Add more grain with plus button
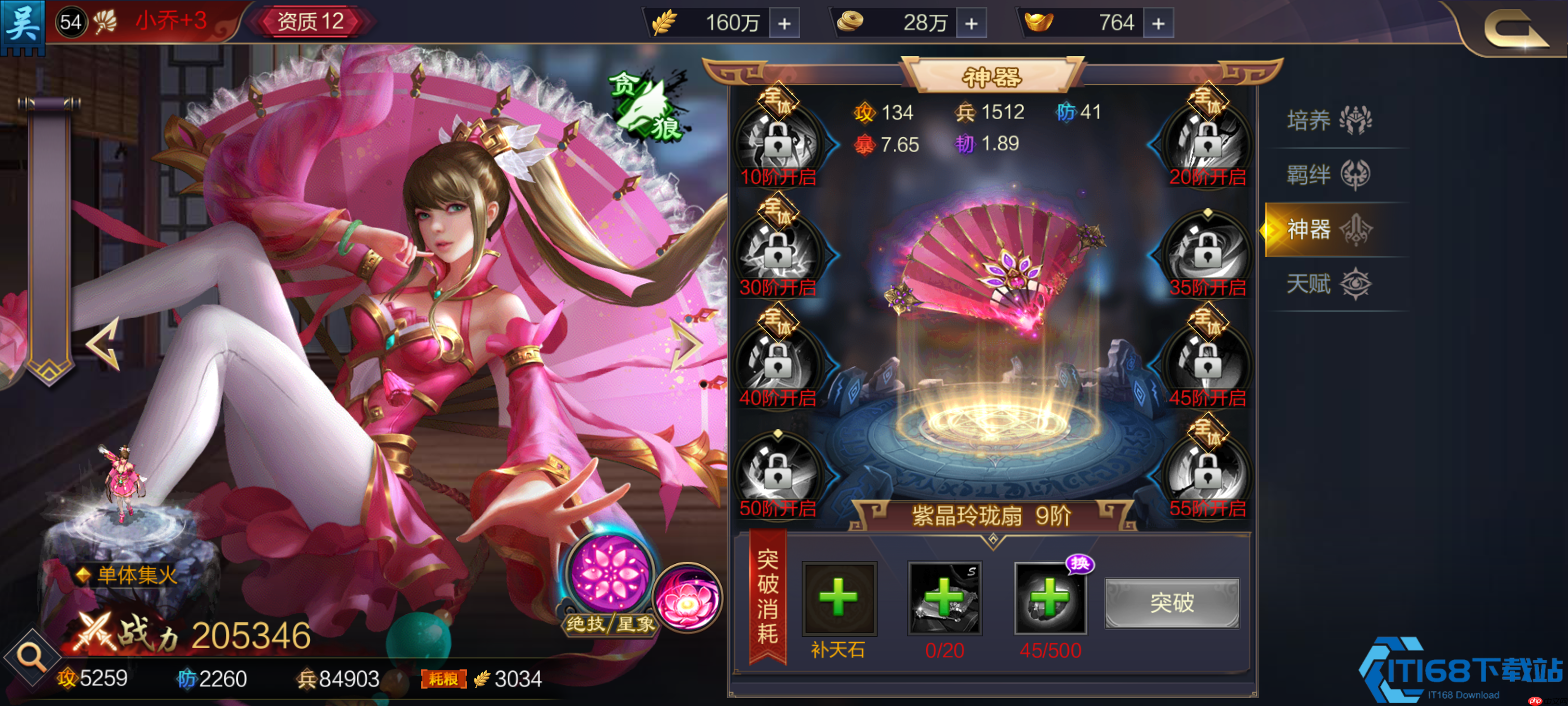The width and height of the screenshot is (1568, 706). click(x=784, y=24)
